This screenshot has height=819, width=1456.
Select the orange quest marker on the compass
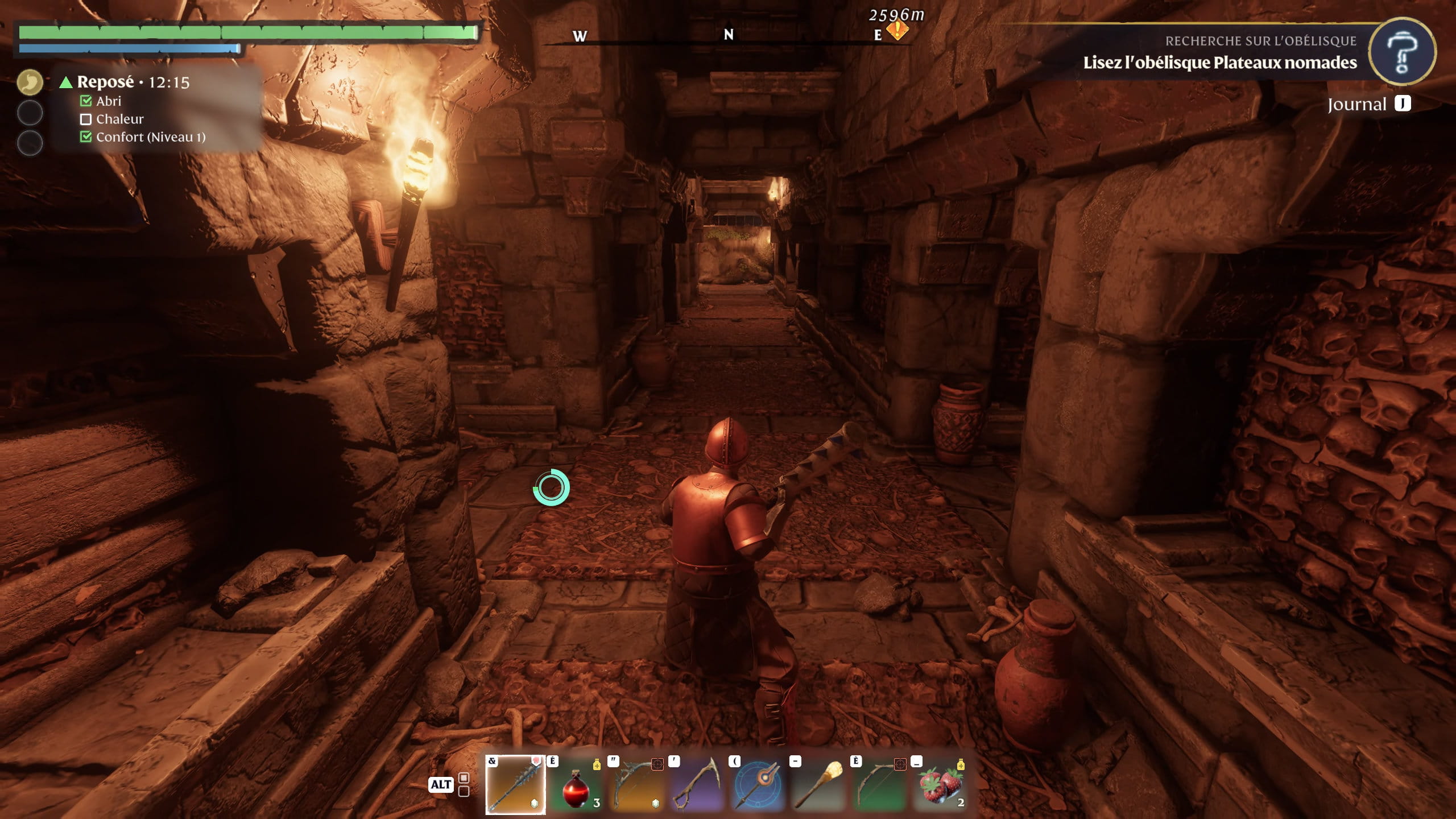(897, 31)
